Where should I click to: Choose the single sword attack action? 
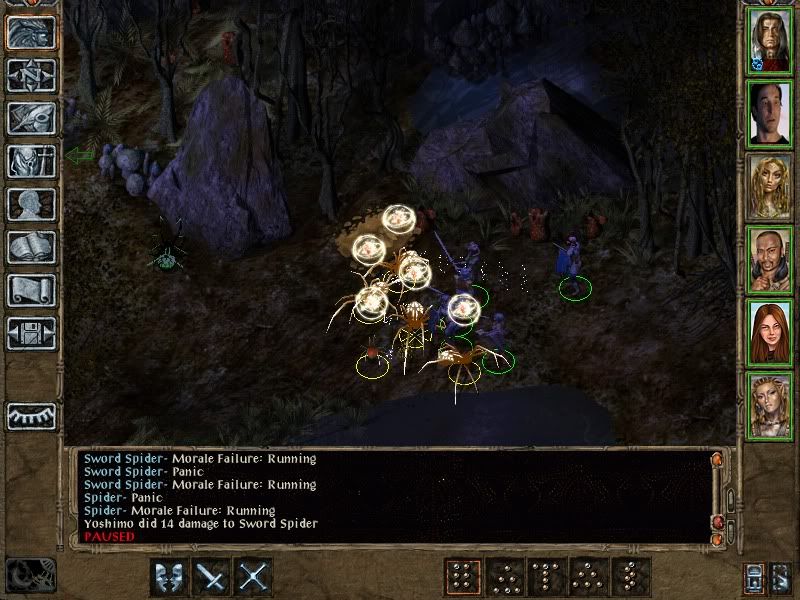click(x=211, y=577)
